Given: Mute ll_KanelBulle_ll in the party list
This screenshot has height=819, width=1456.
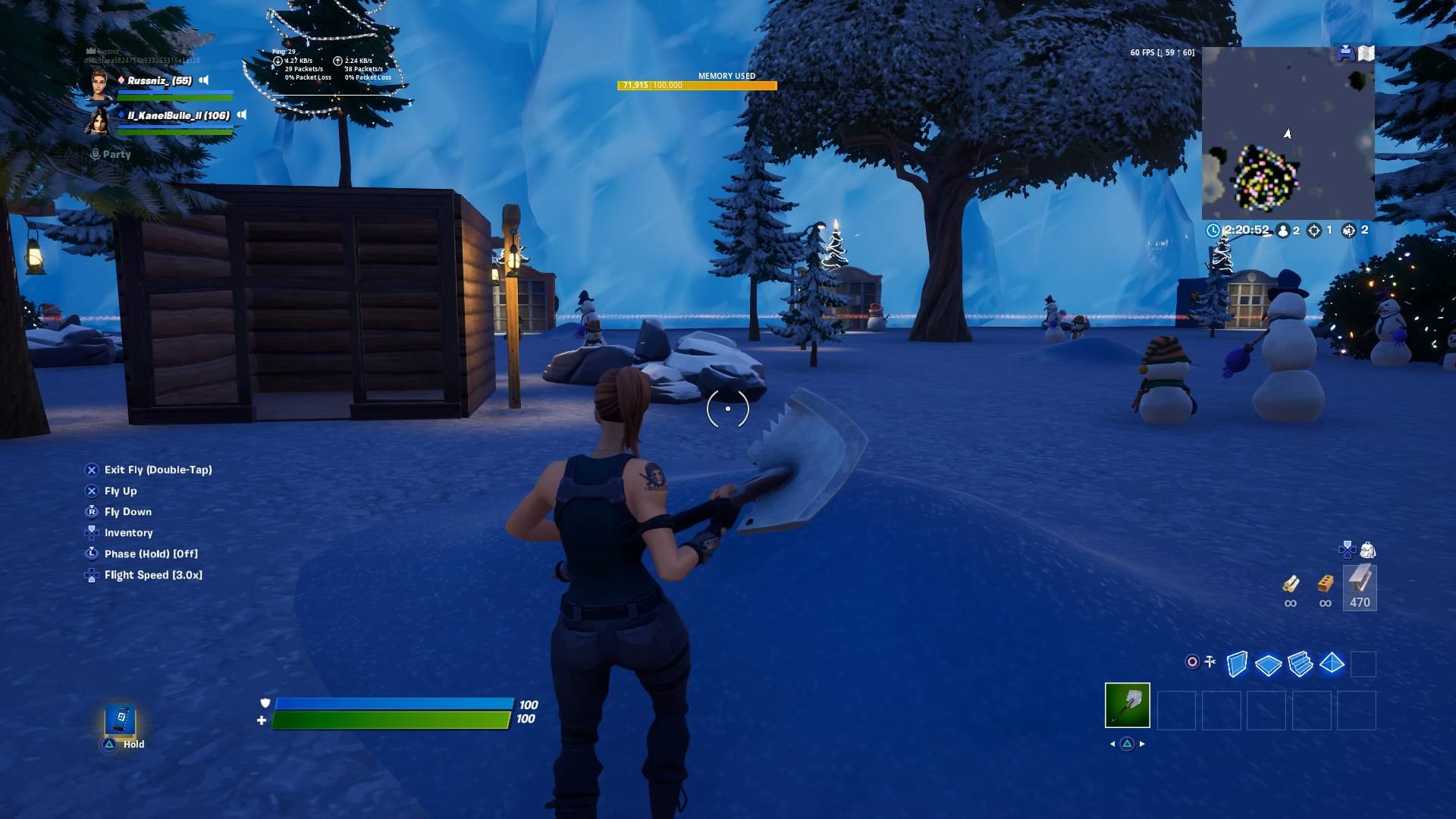Looking at the screenshot, I should pos(242,116).
